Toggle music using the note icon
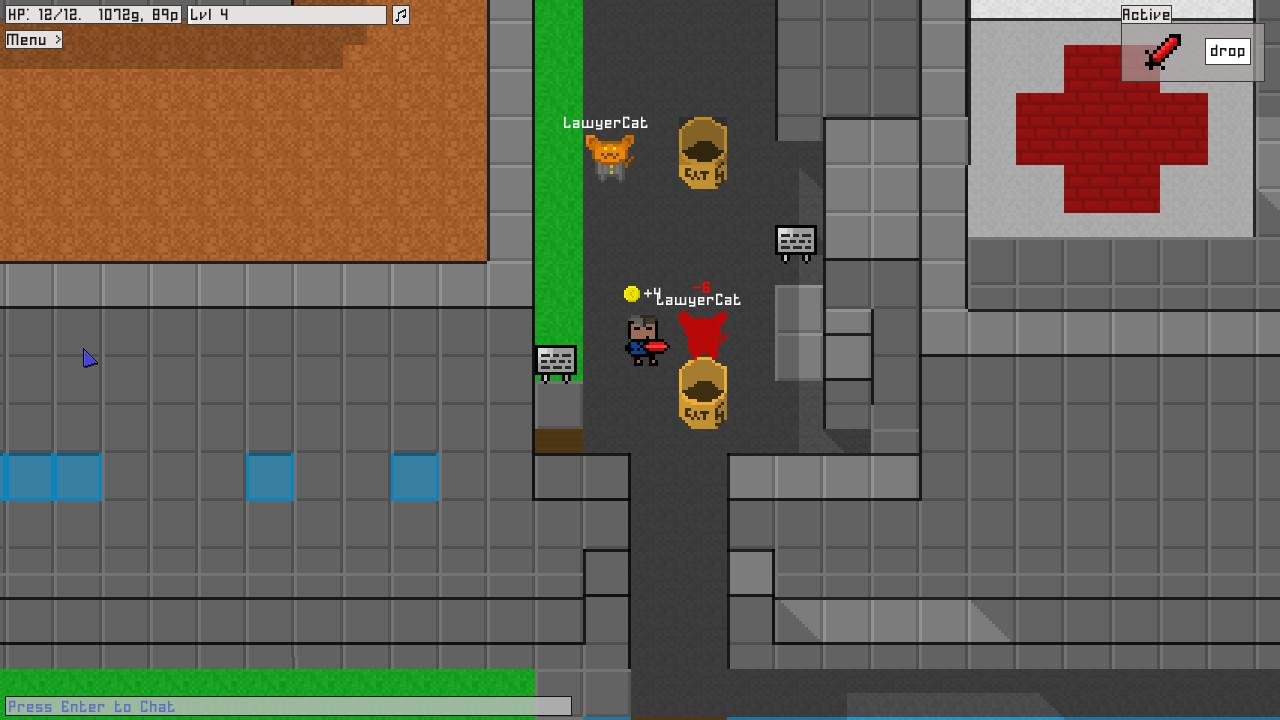Image resolution: width=1280 pixels, height=720 pixels. (400, 15)
